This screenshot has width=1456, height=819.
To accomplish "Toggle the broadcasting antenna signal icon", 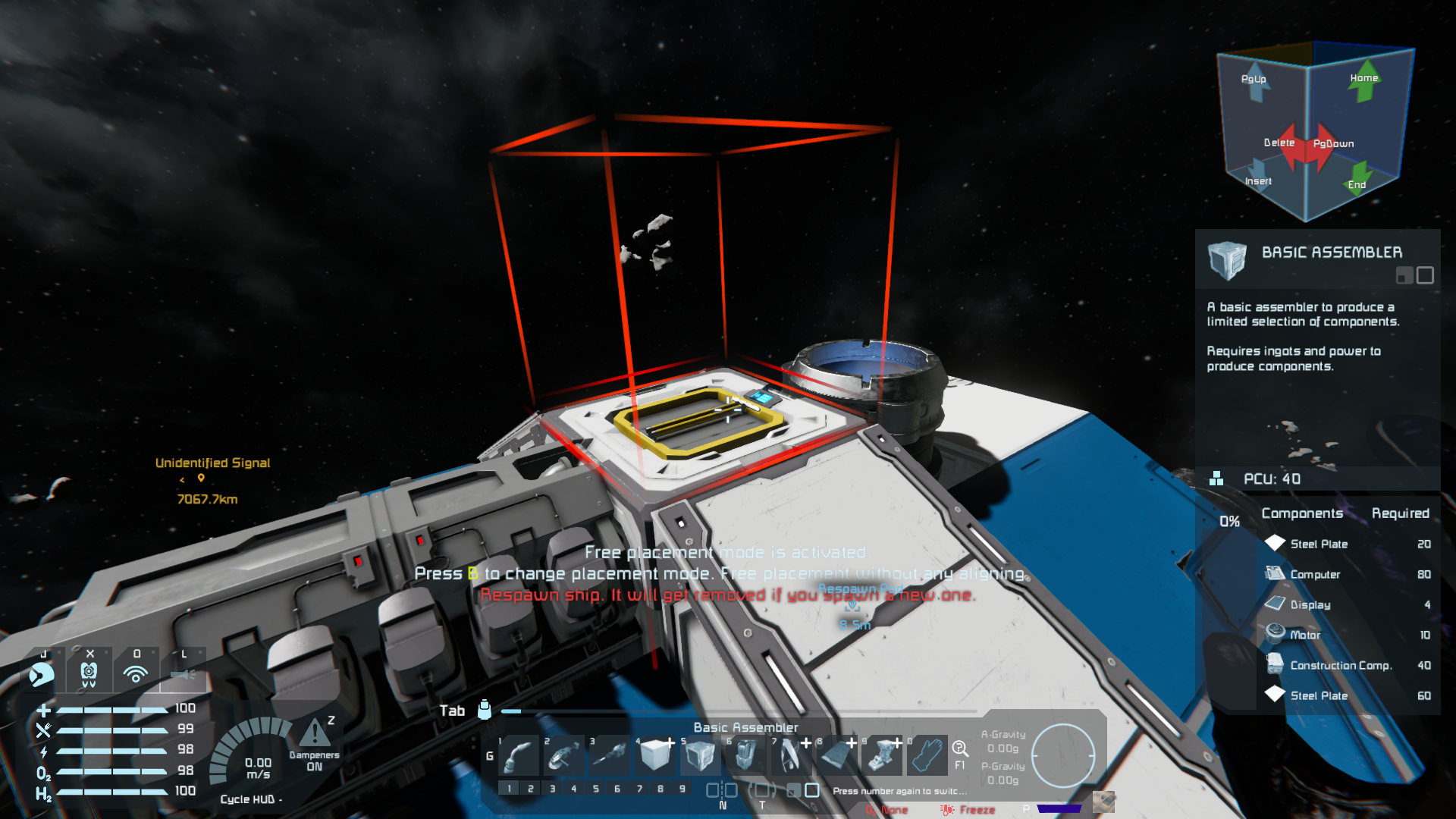I will click(x=136, y=673).
